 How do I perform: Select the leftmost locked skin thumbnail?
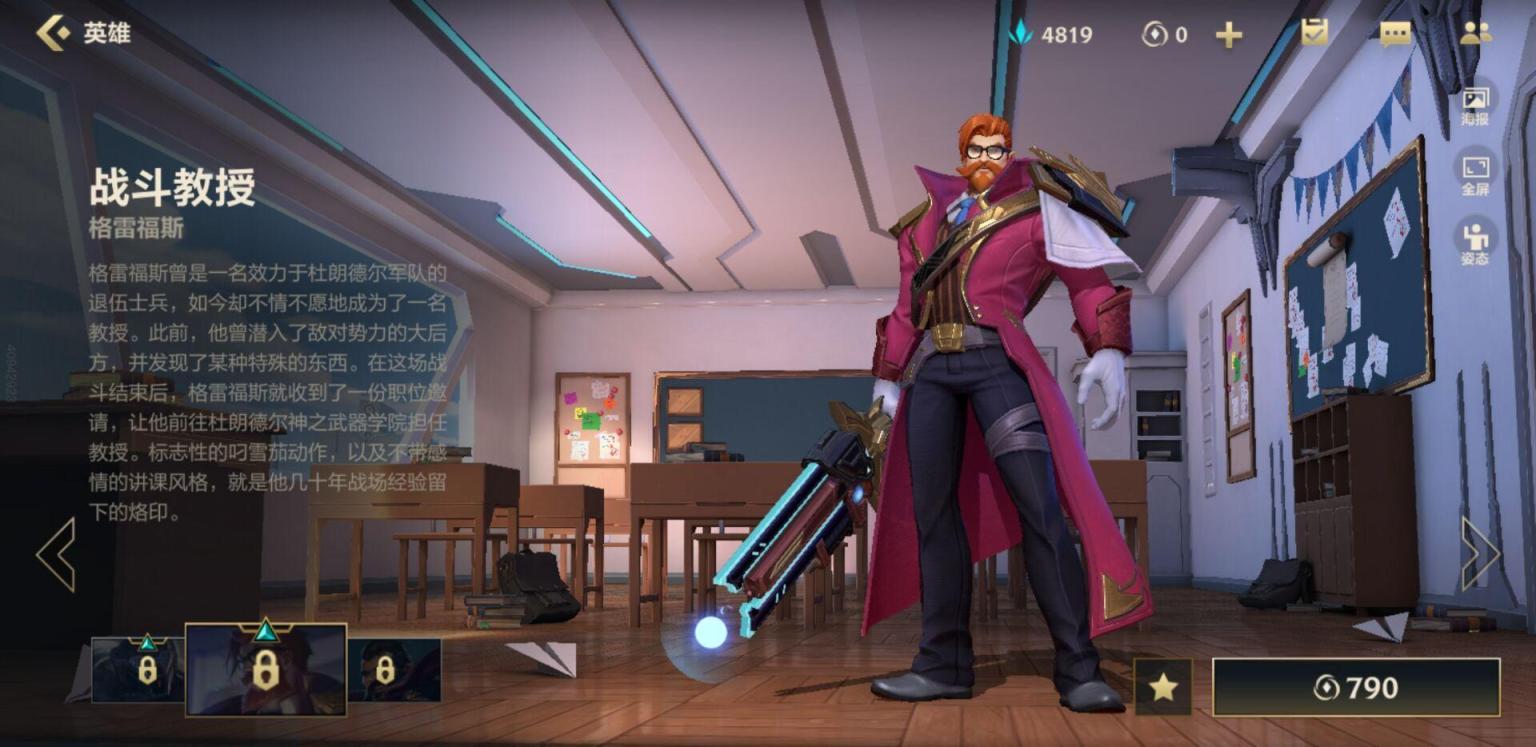[x=138, y=669]
